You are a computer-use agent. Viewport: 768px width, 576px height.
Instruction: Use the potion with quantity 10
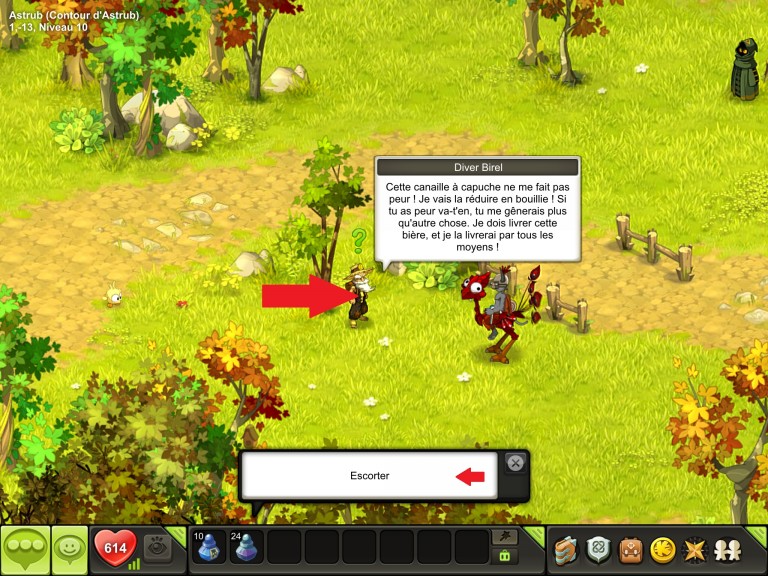[209, 548]
